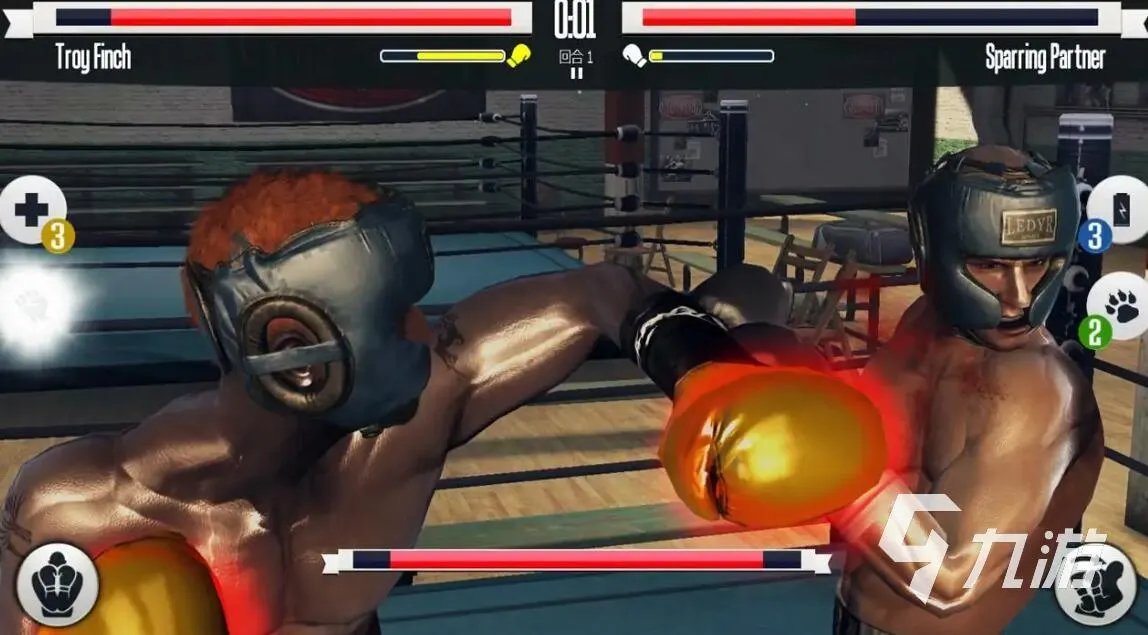Activate the paw print ability
Image resolution: width=1148 pixels, height=635 pixels.
[x=1120, y=305]
